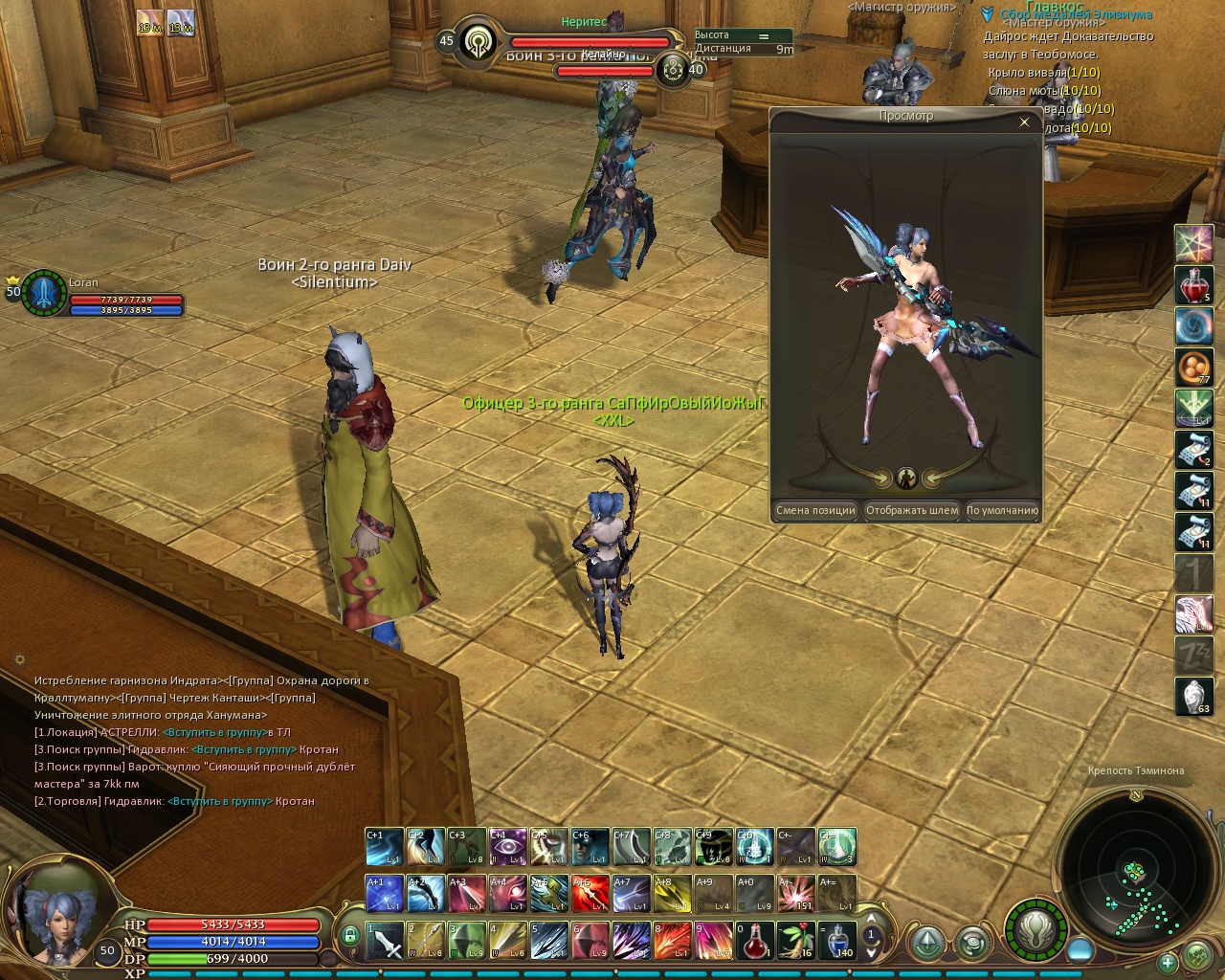The image size is (1225, 980).
Task: Use the white shell item with count 63
Action: point(1193,697)
